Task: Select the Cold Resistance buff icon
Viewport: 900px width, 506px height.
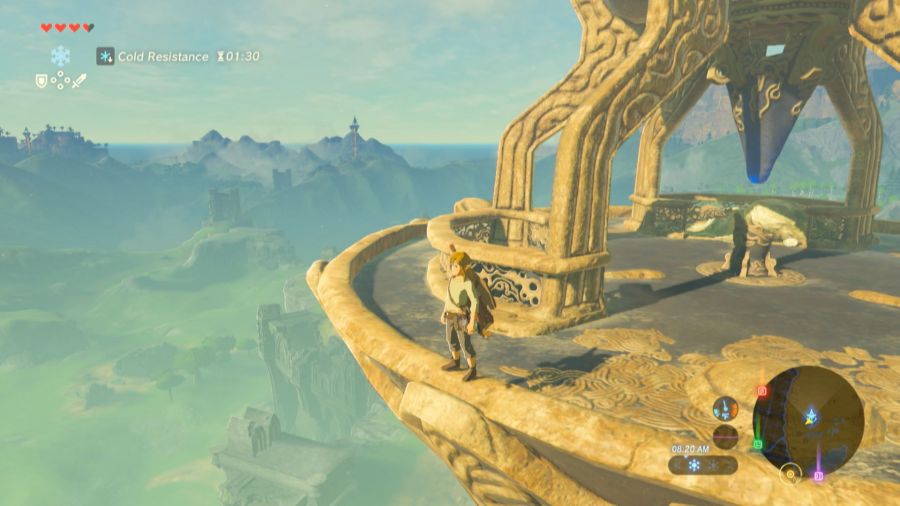Action: click(x=105, y=56)
